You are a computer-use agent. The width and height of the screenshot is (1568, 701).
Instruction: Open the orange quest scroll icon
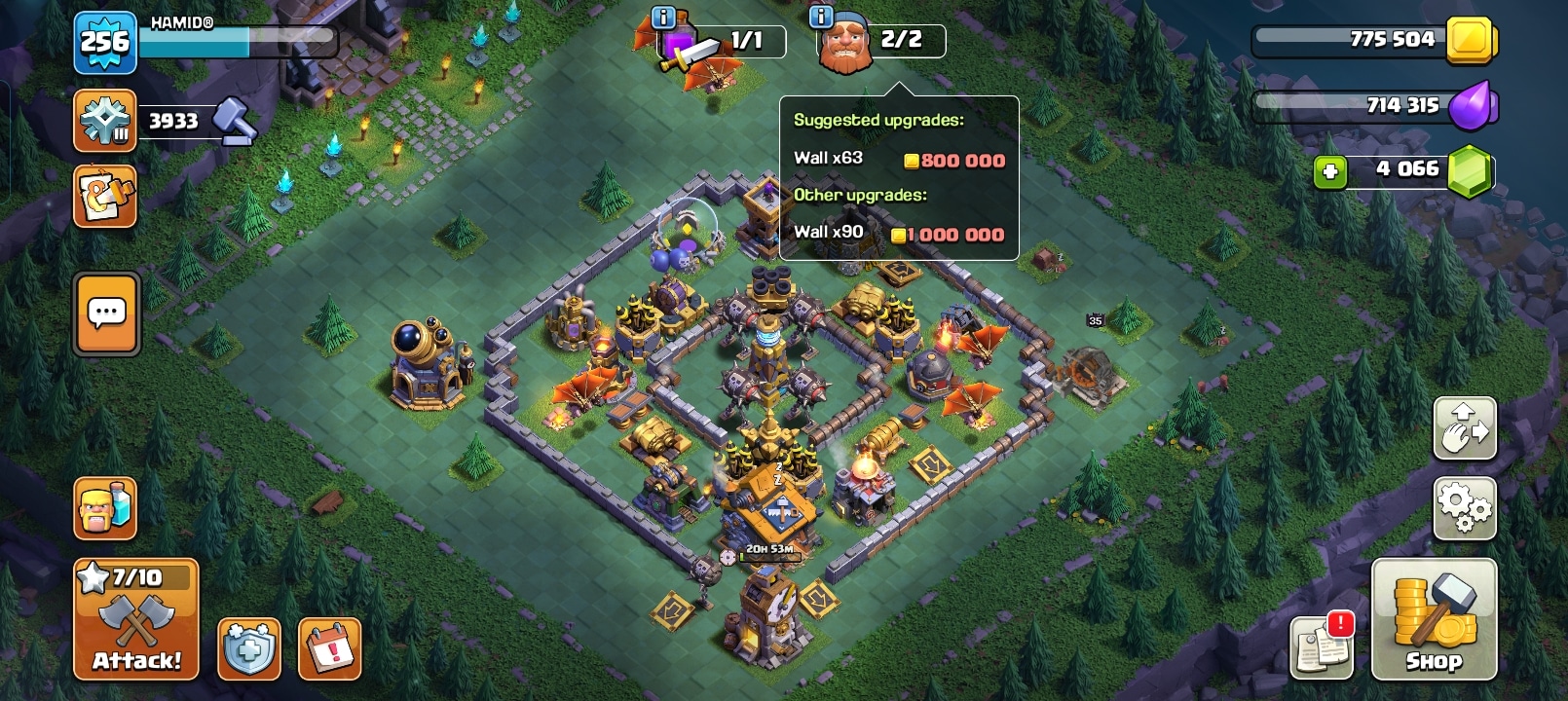(104, 197)
